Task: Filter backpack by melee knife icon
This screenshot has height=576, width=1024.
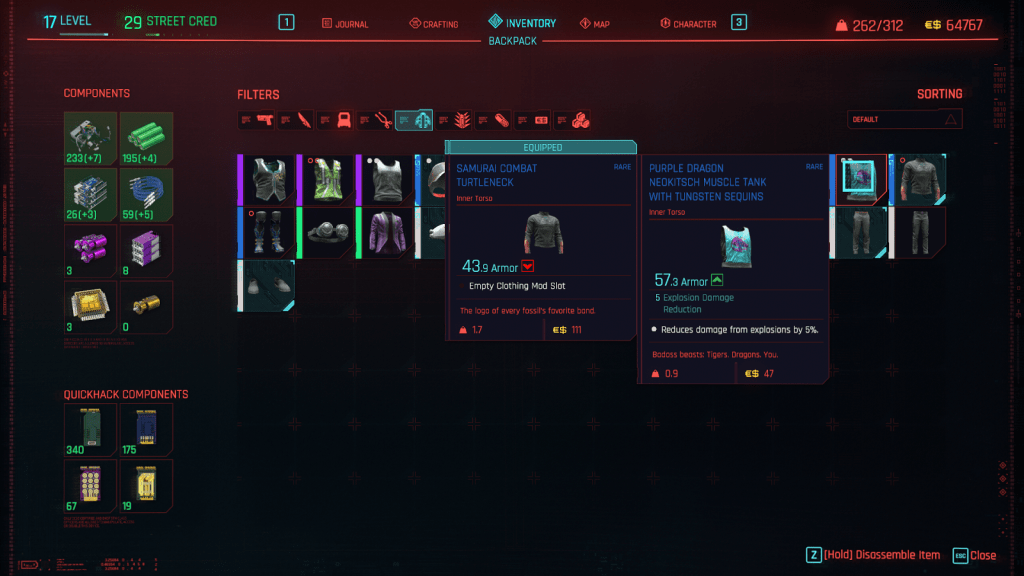Action: click(304, 120)
